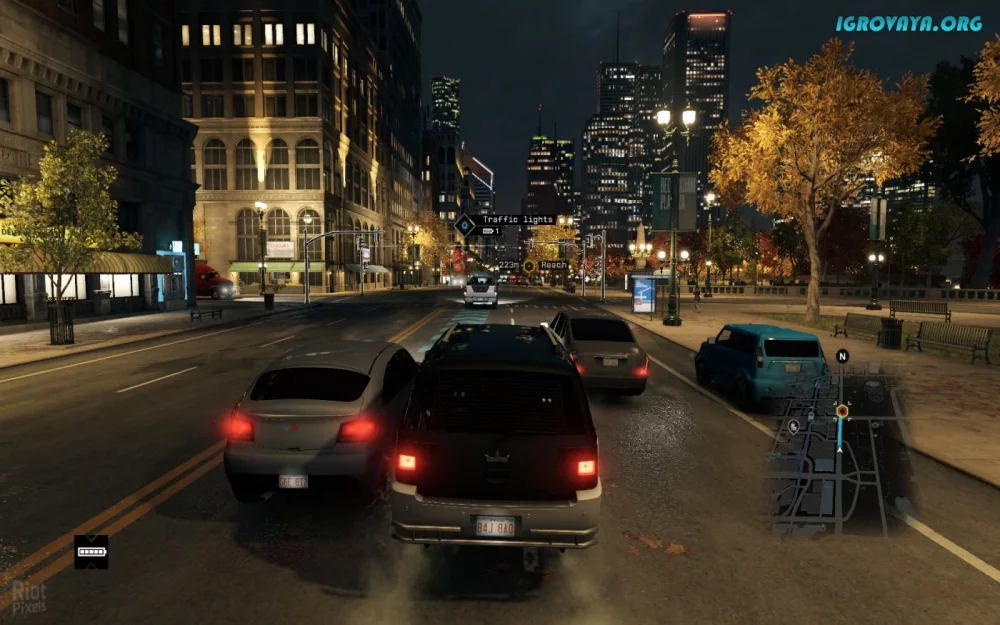Click the phone battery icon
This screenshot has height=625, width=1000.
[x=91, y=552]
